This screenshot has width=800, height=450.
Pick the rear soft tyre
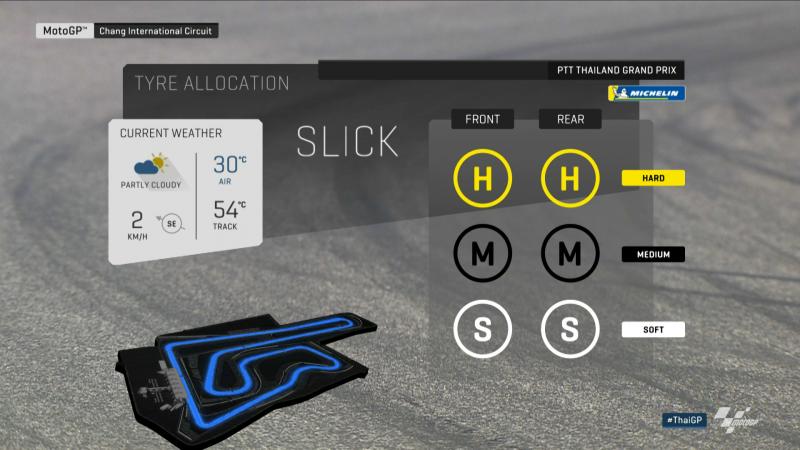pyautogui.click(x=569, y=329)
